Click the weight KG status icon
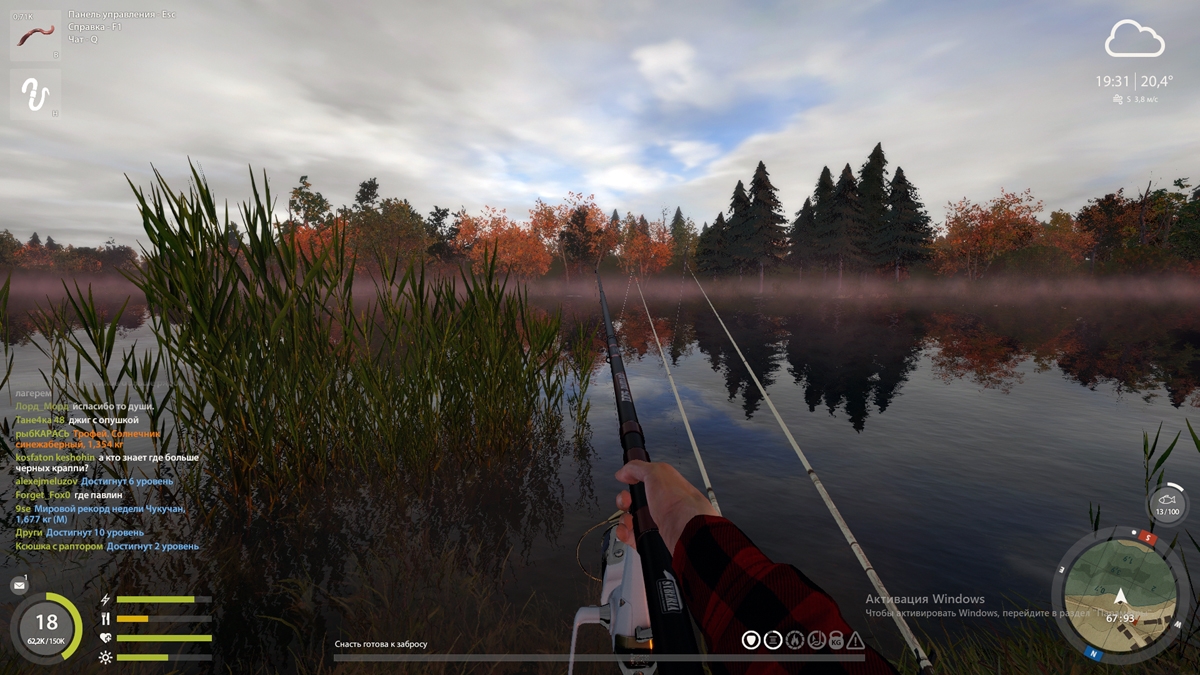 click(835, 640)
